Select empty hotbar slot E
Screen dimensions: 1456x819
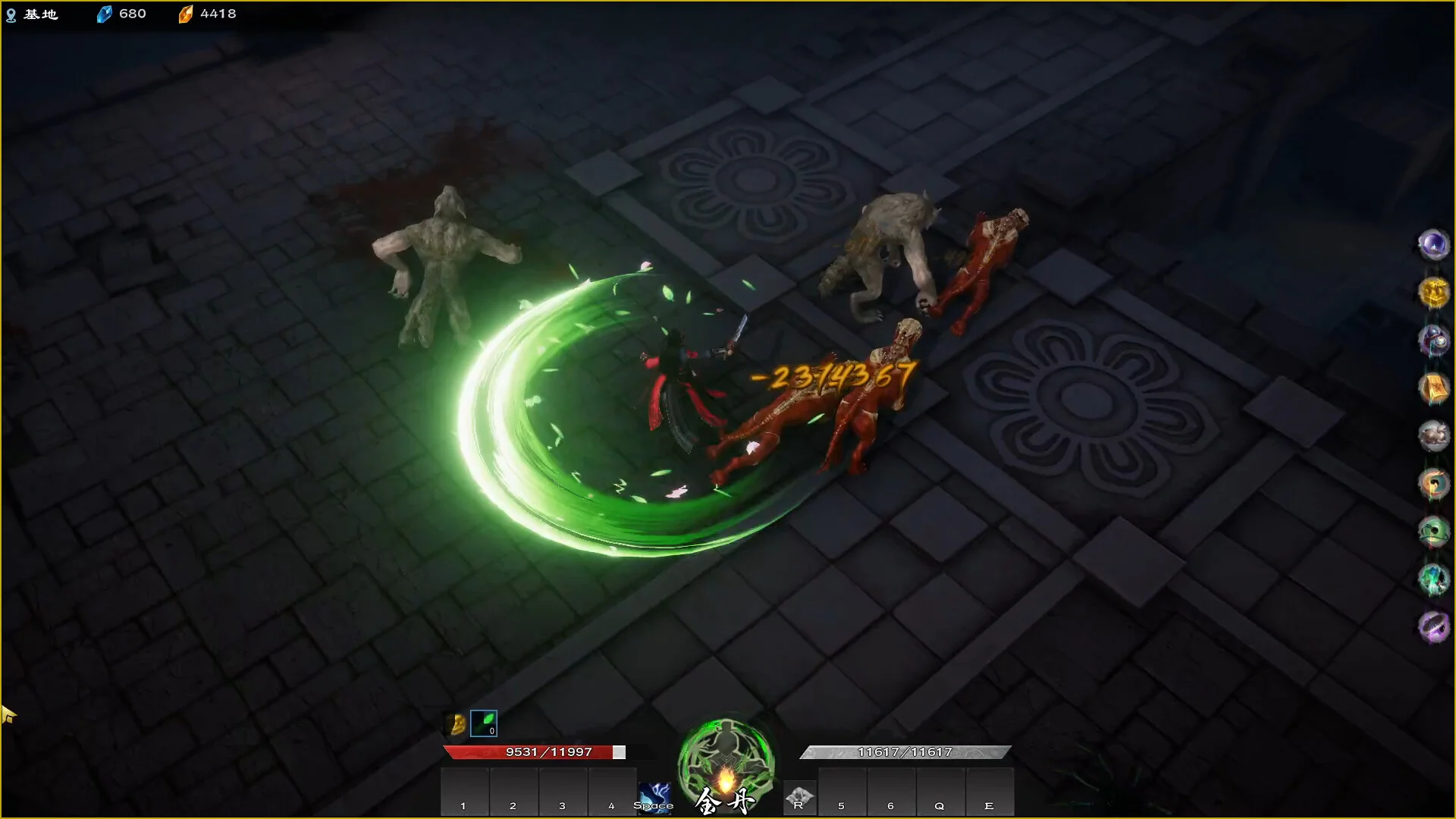click(x=989, y=792)
